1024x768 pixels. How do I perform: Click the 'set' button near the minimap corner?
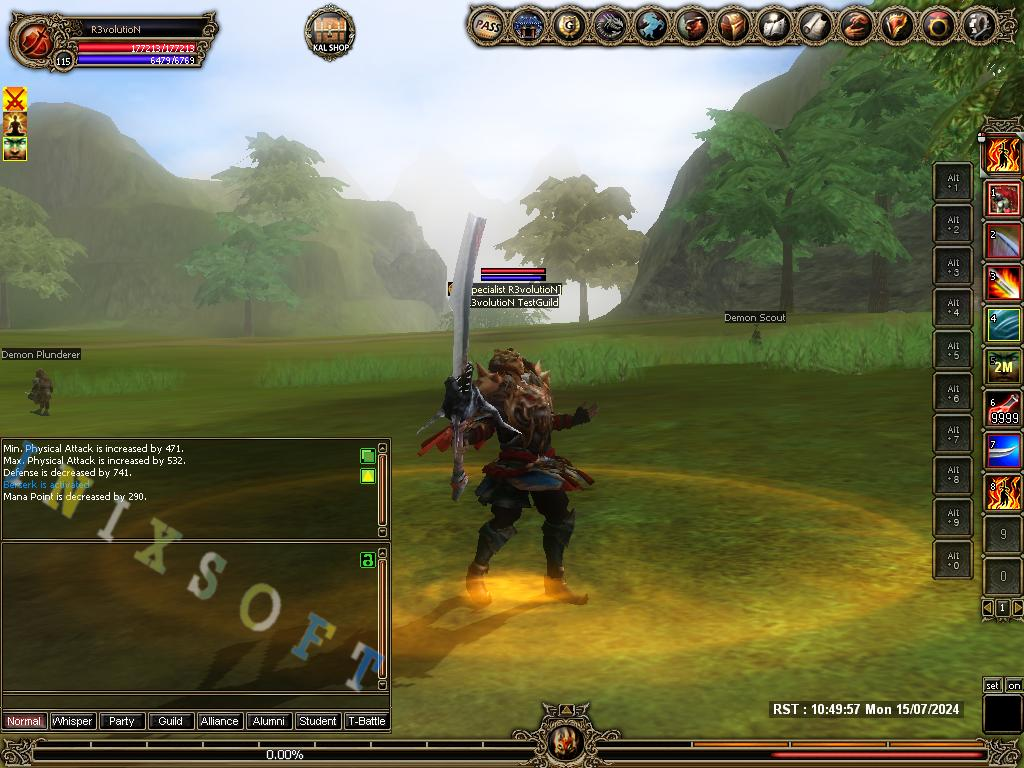click(x=992, y=685)
